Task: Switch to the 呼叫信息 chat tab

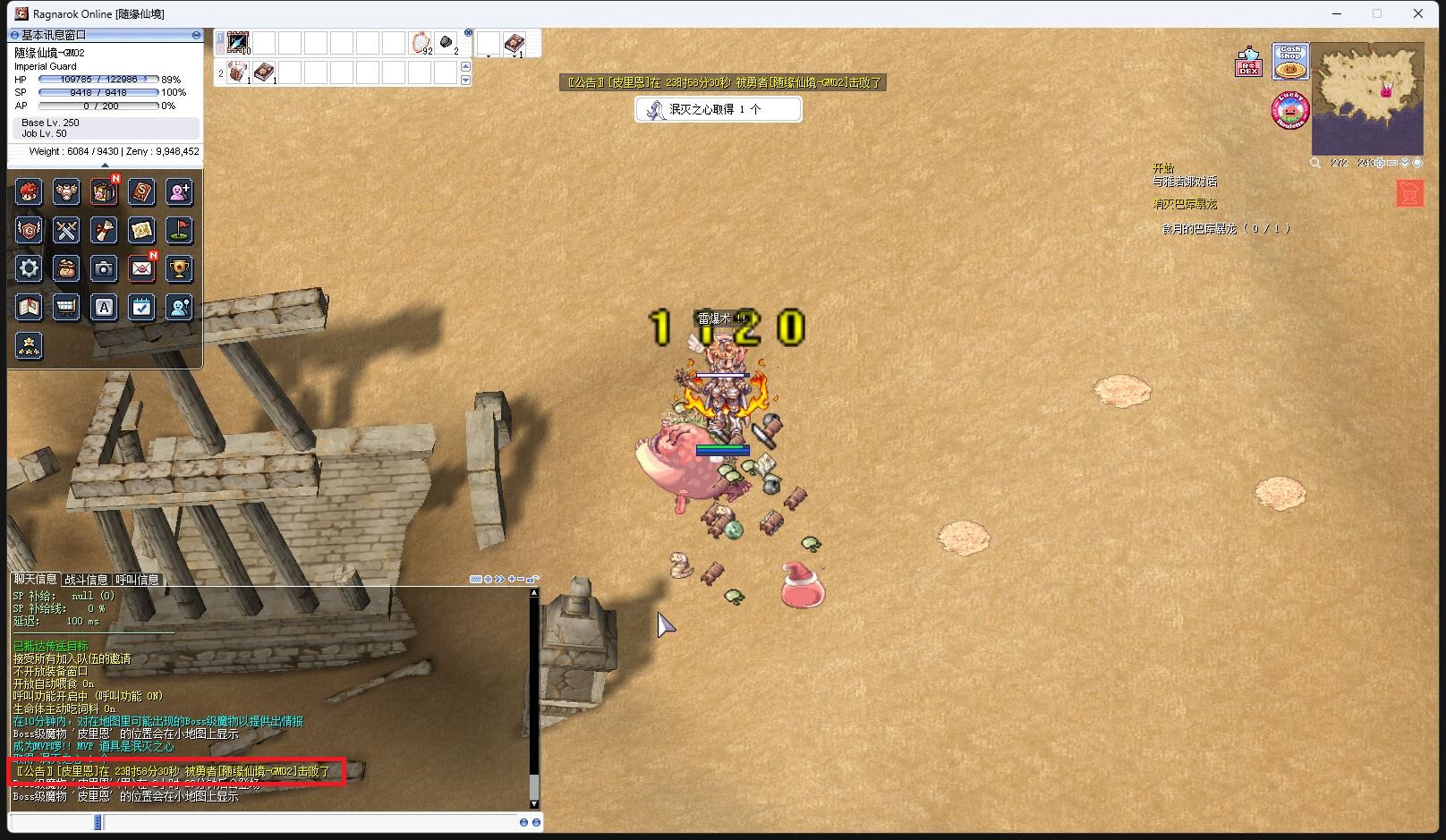Action: point(137,580)
